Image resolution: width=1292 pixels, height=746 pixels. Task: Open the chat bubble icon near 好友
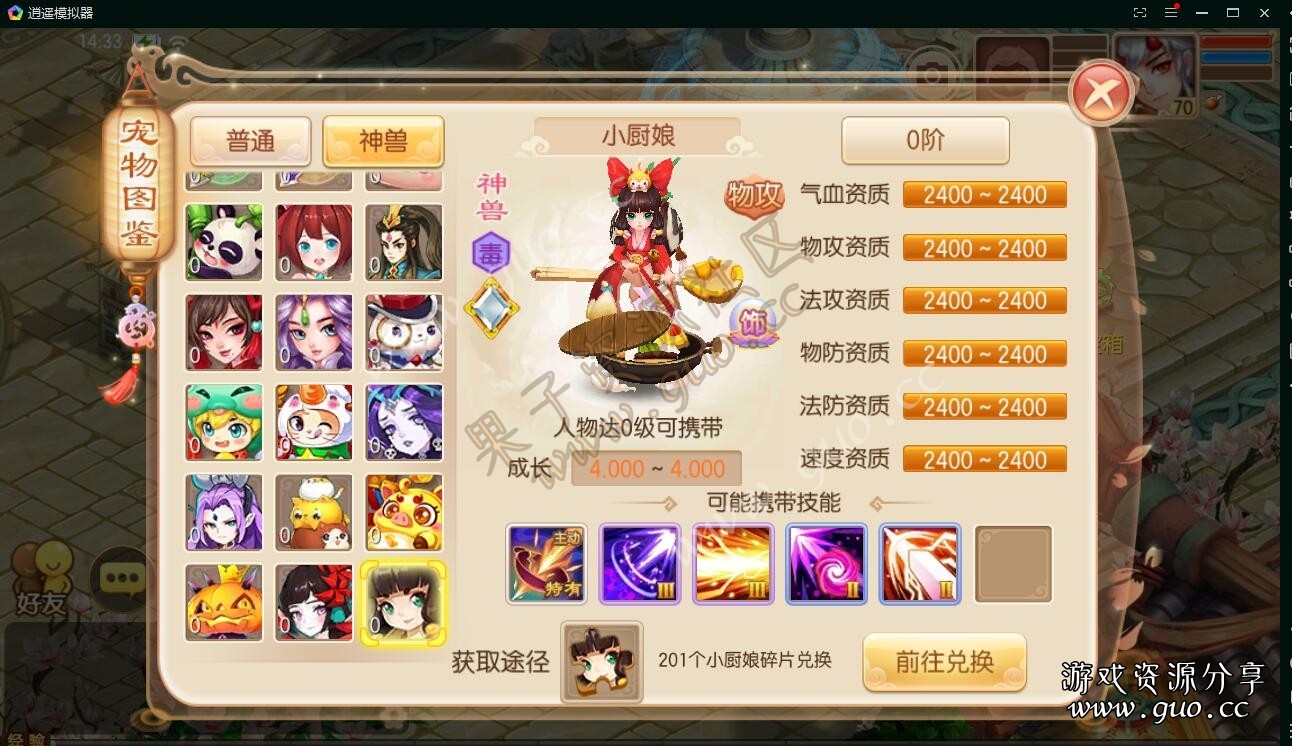(x=121, y=578)
